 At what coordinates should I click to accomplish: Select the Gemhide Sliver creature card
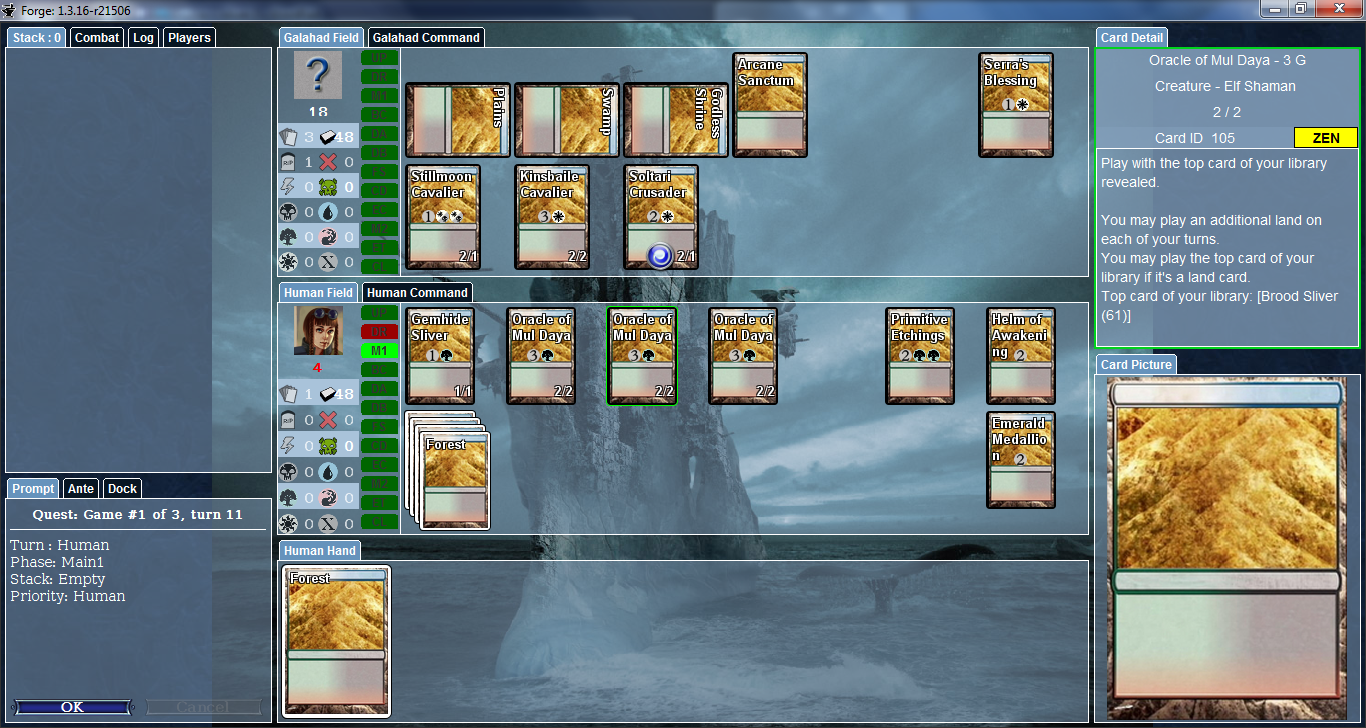coord(442,355)
